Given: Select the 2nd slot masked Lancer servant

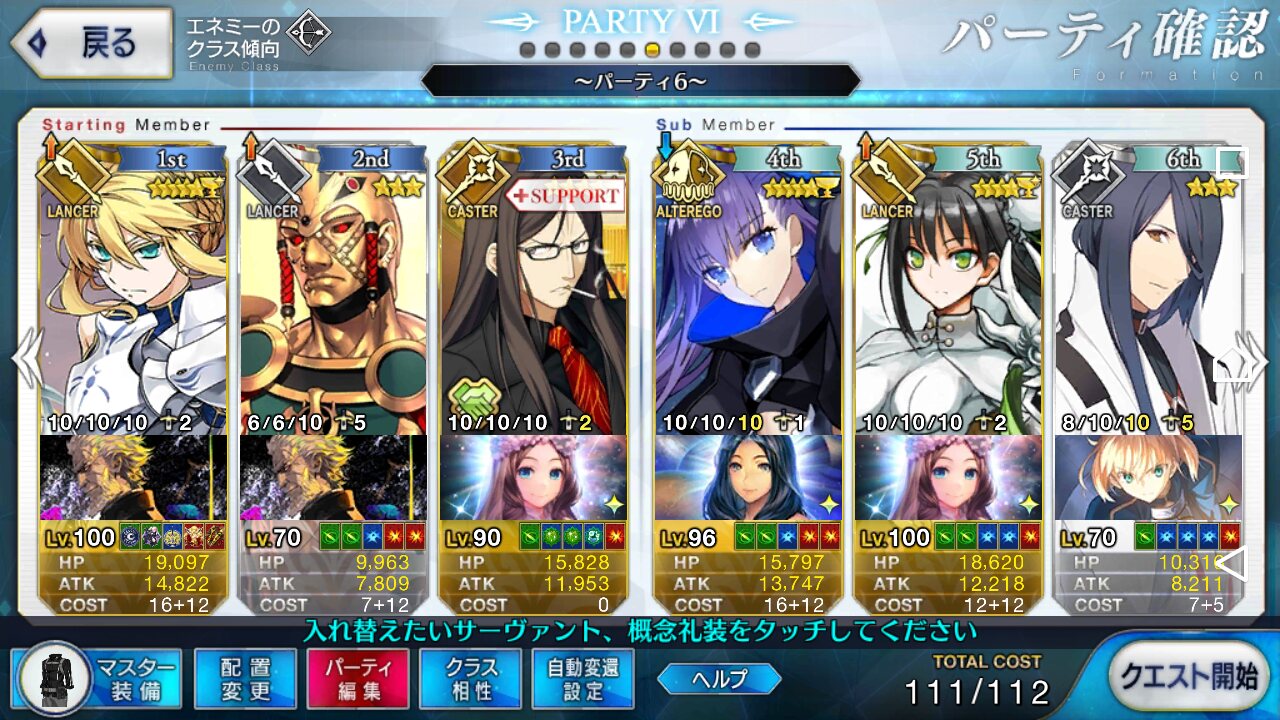Looking at the screenshot, I should coord(333,300).
